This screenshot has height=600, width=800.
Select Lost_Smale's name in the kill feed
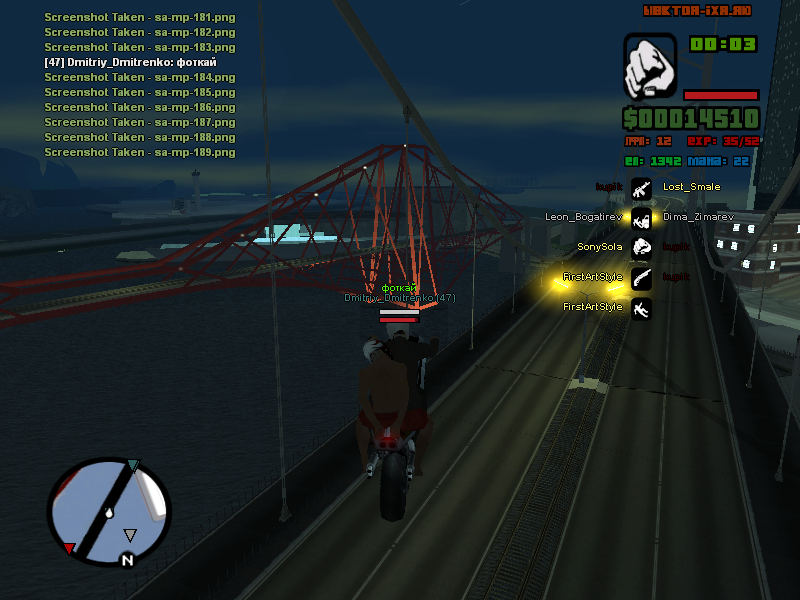691,187
